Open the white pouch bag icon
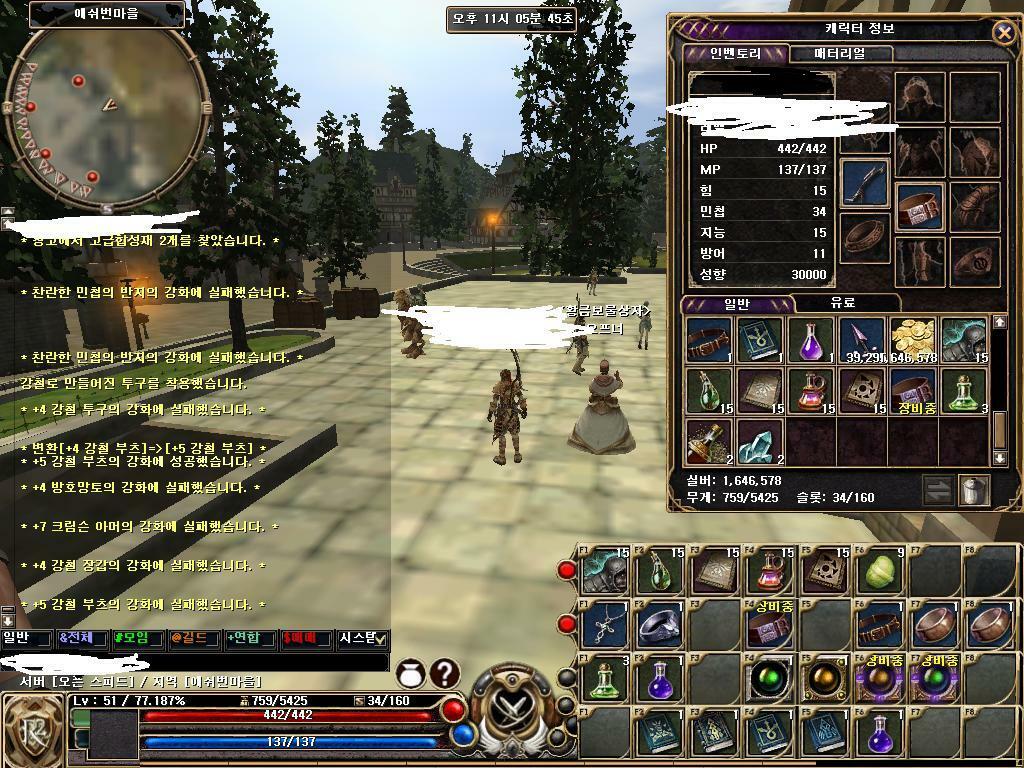Image resolution: width=1024 pixels, height=768 pixels. point(410,674)
